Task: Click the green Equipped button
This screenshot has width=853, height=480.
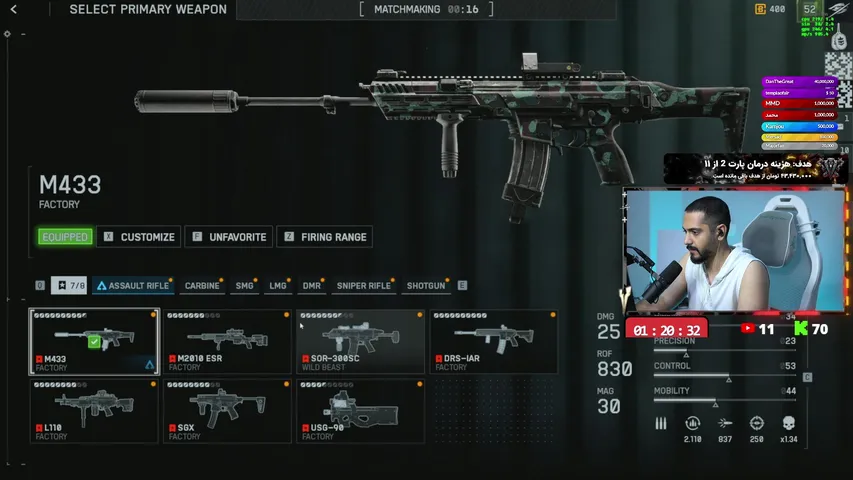Action: pyautogui.click(x=66, y=237)
